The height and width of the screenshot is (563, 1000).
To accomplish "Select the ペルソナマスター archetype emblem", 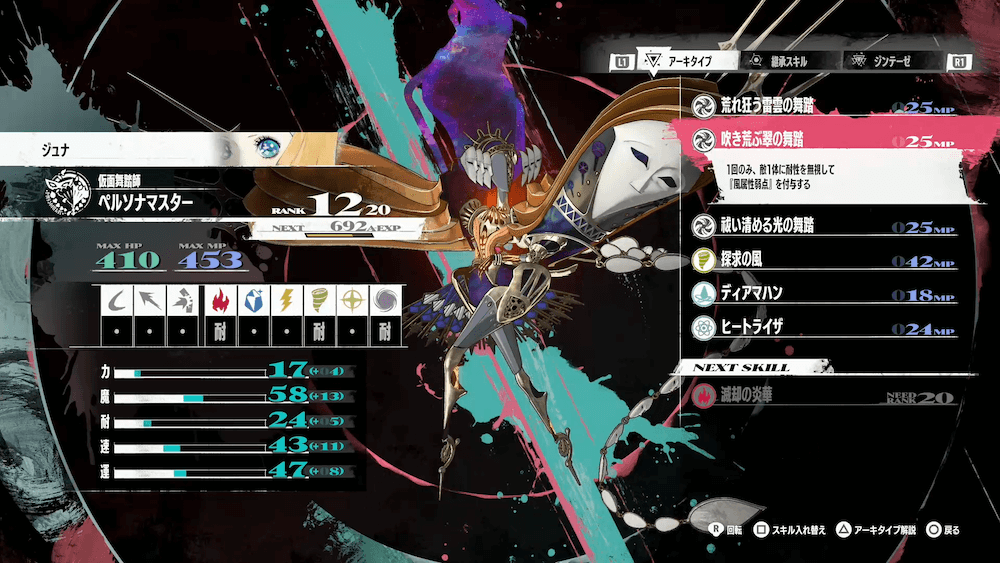I will coord(68,194).
